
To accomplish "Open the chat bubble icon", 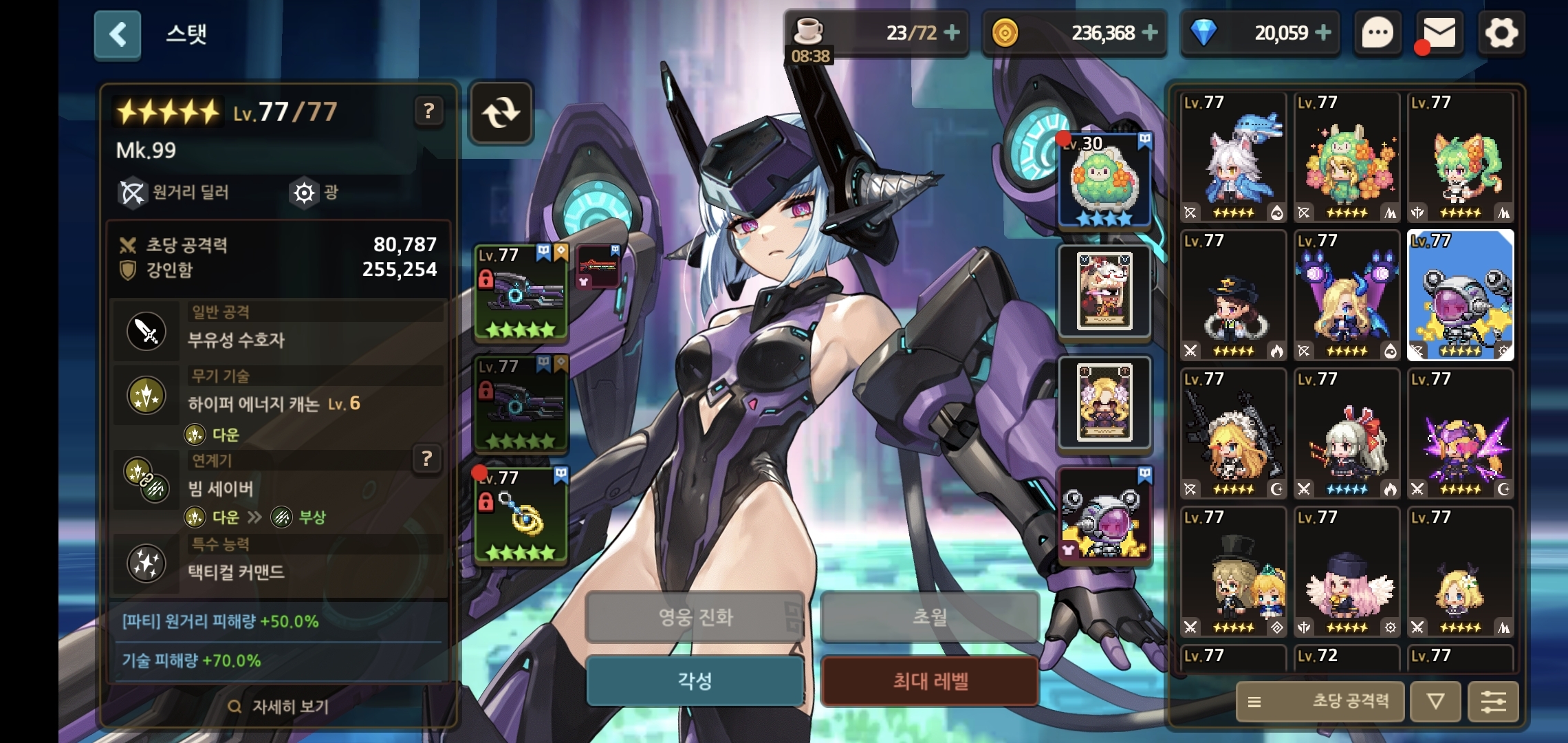I will [1378, 33].
